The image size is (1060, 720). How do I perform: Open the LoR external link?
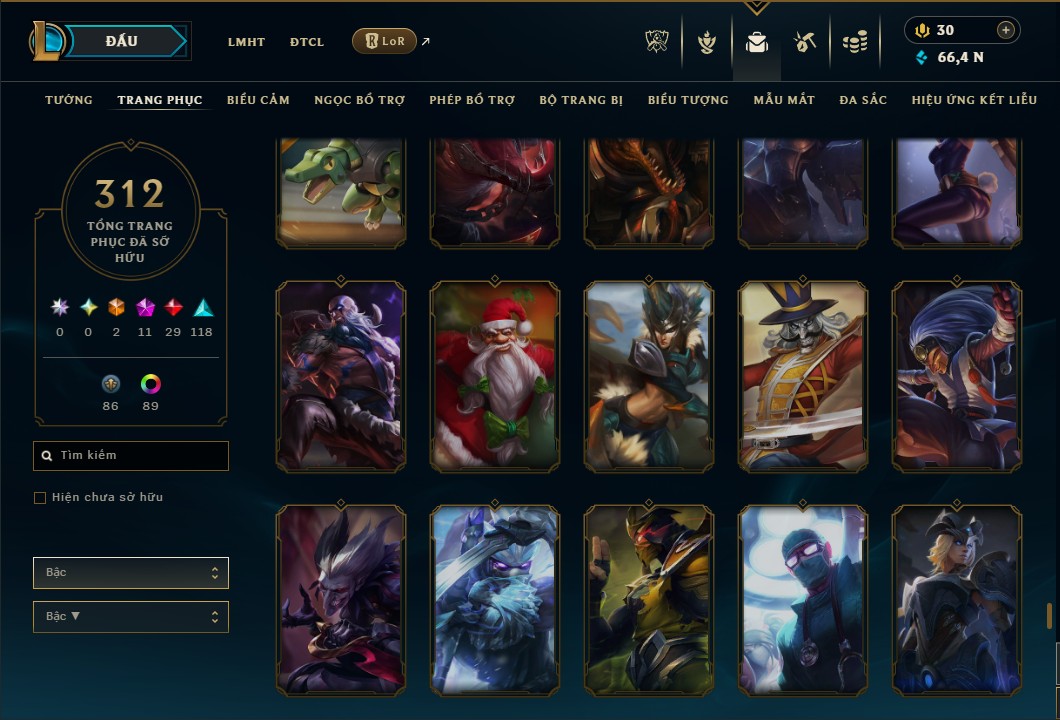[385, 41]
